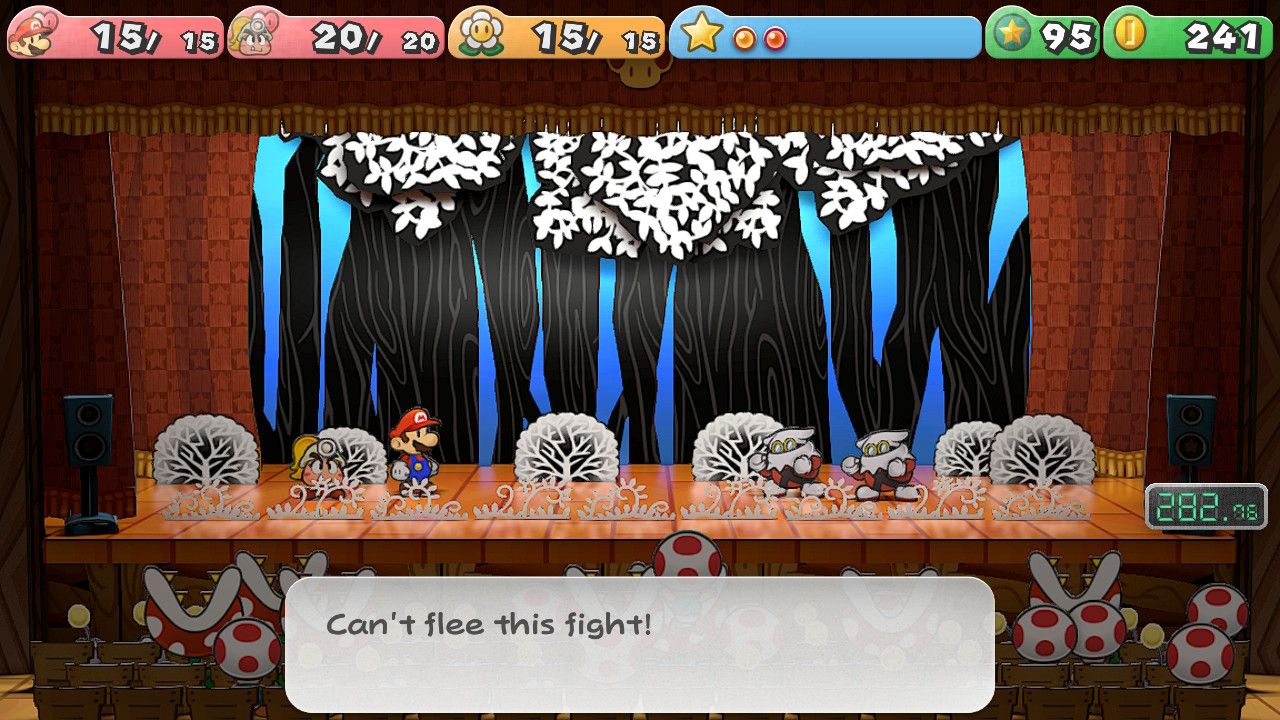
Task: Click Goombella's portrait in the partner HP bar
Action: (250, 36)
